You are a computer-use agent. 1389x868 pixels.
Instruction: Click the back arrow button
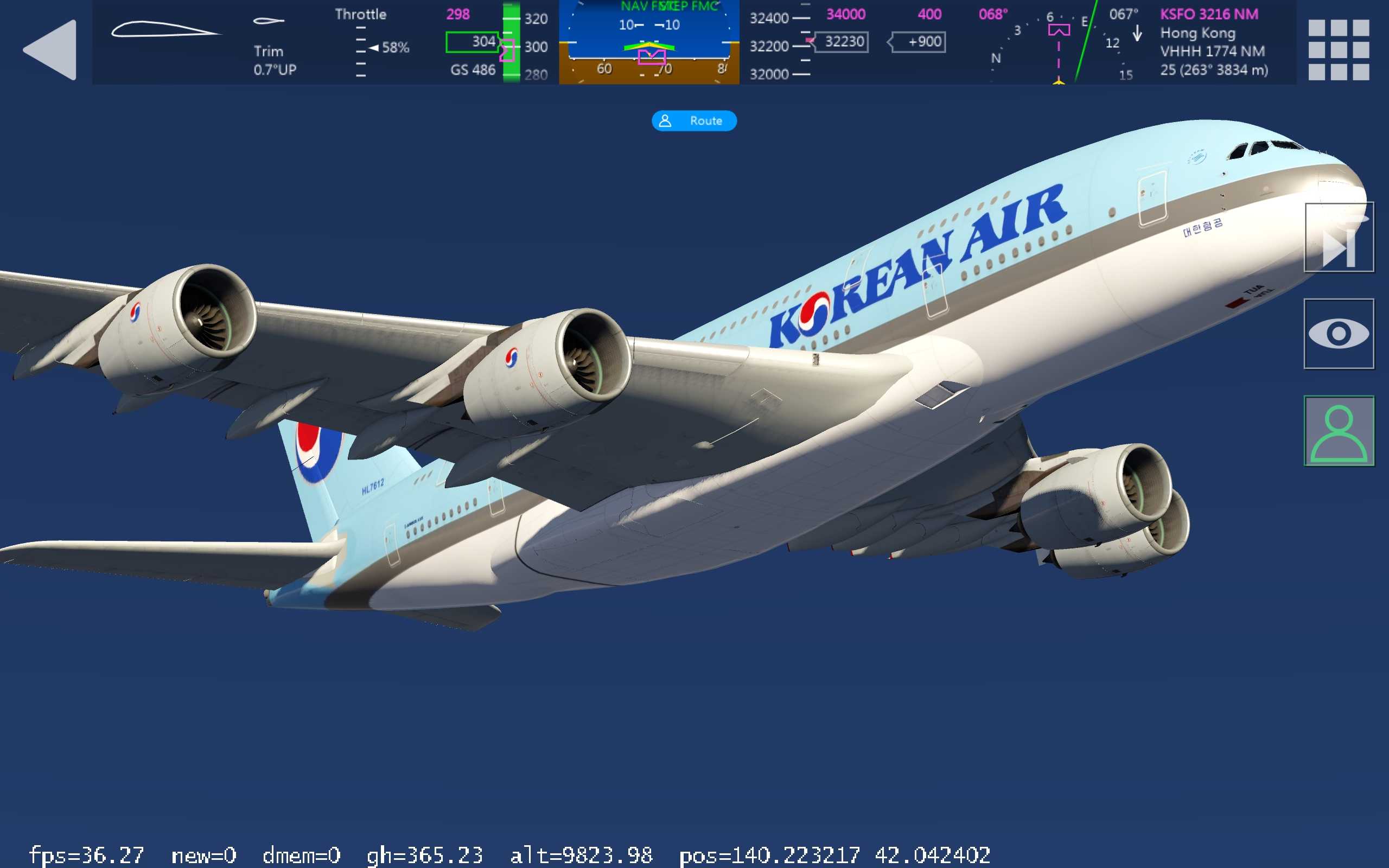(x=50, y=49)
